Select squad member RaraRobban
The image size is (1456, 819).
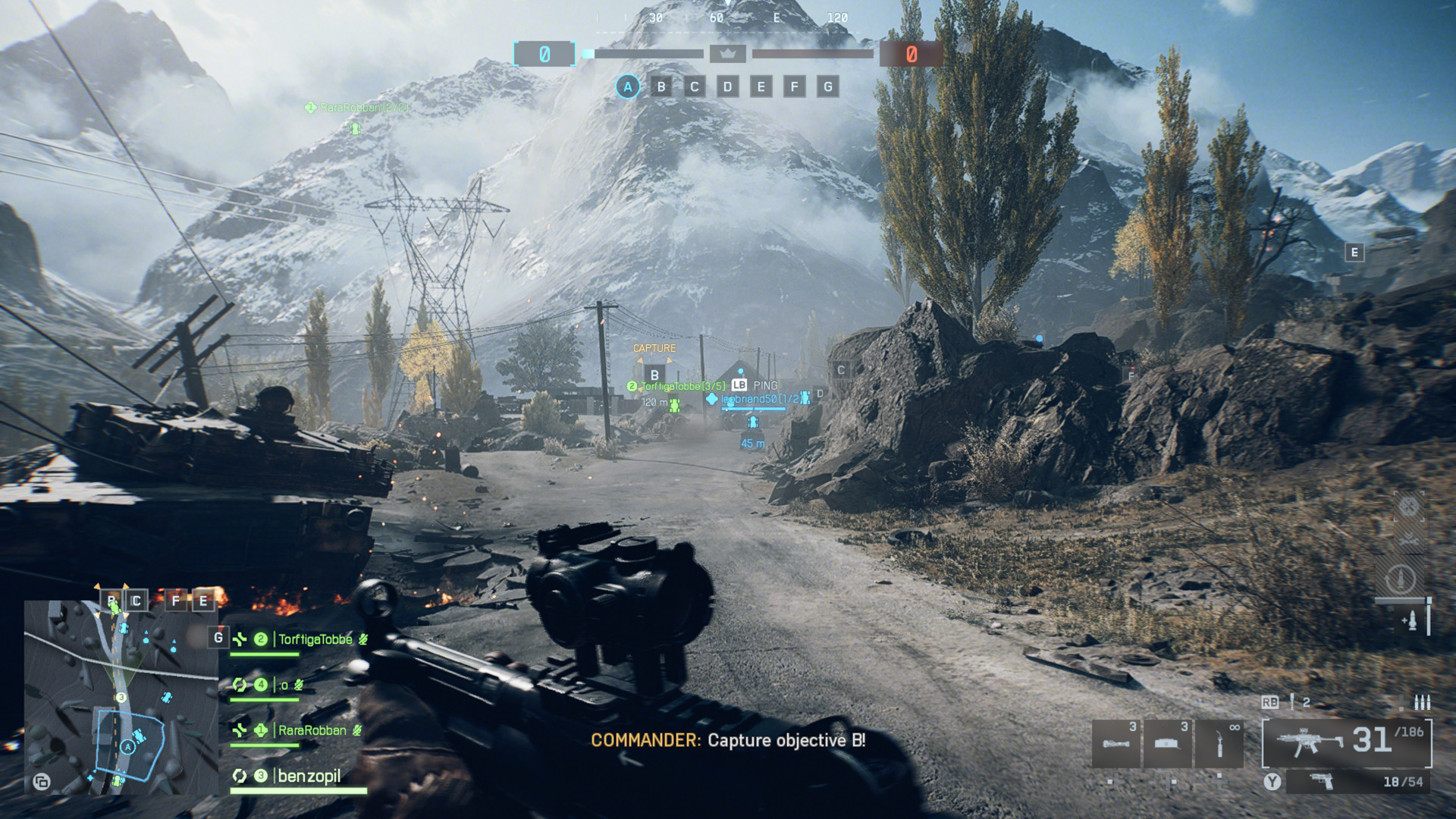pos(312,730)
